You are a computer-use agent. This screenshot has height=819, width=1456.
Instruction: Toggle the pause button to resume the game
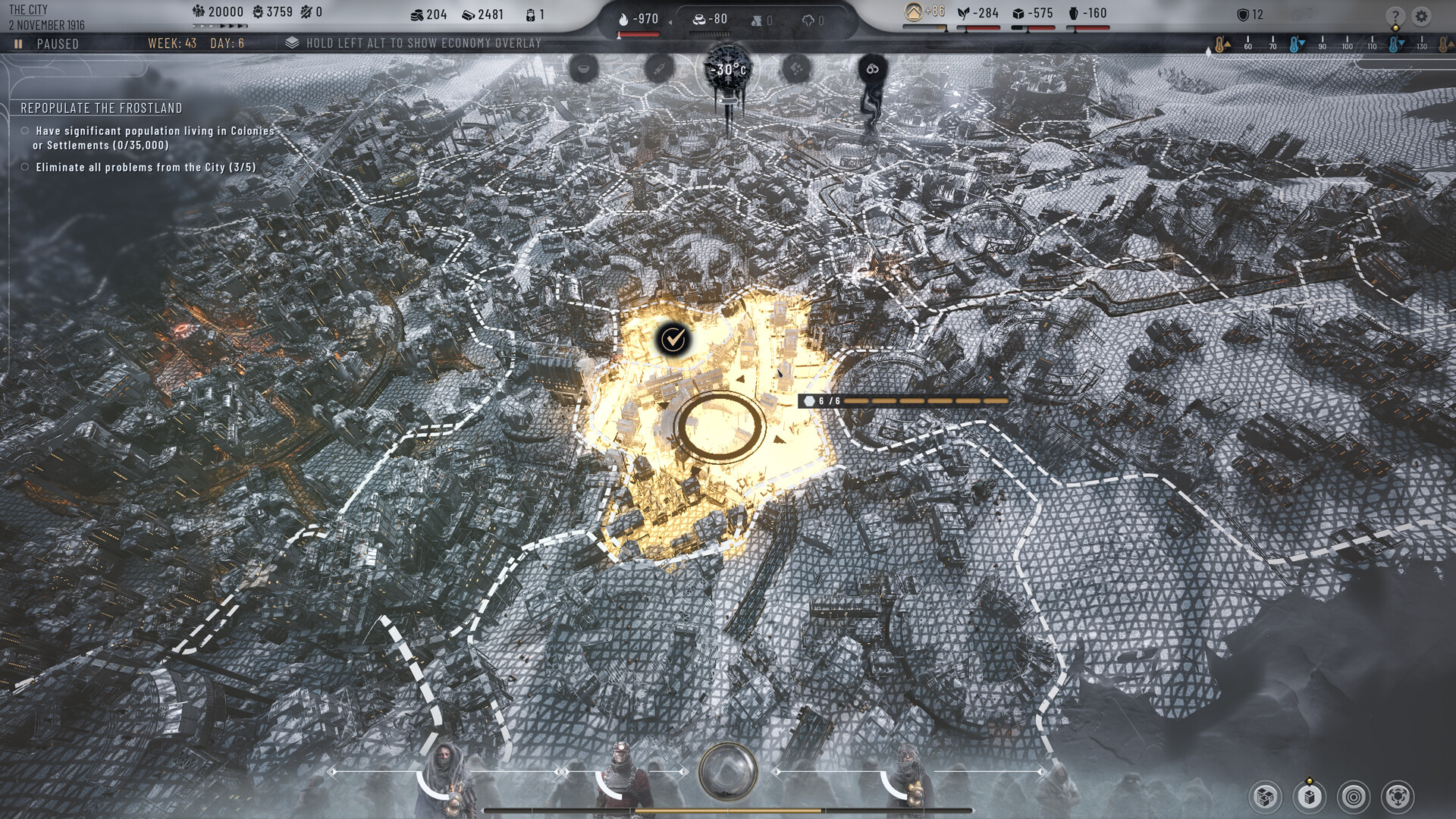pos(18,44)
